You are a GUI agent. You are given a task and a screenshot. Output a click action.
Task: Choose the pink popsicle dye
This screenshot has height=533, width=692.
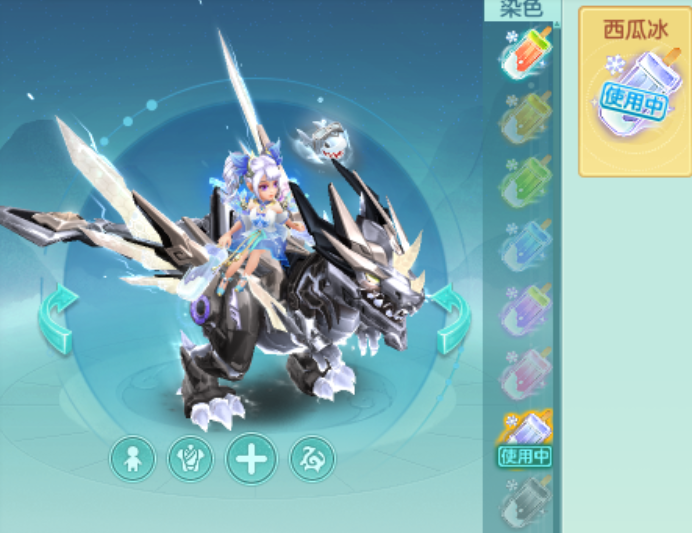[525, 372]
